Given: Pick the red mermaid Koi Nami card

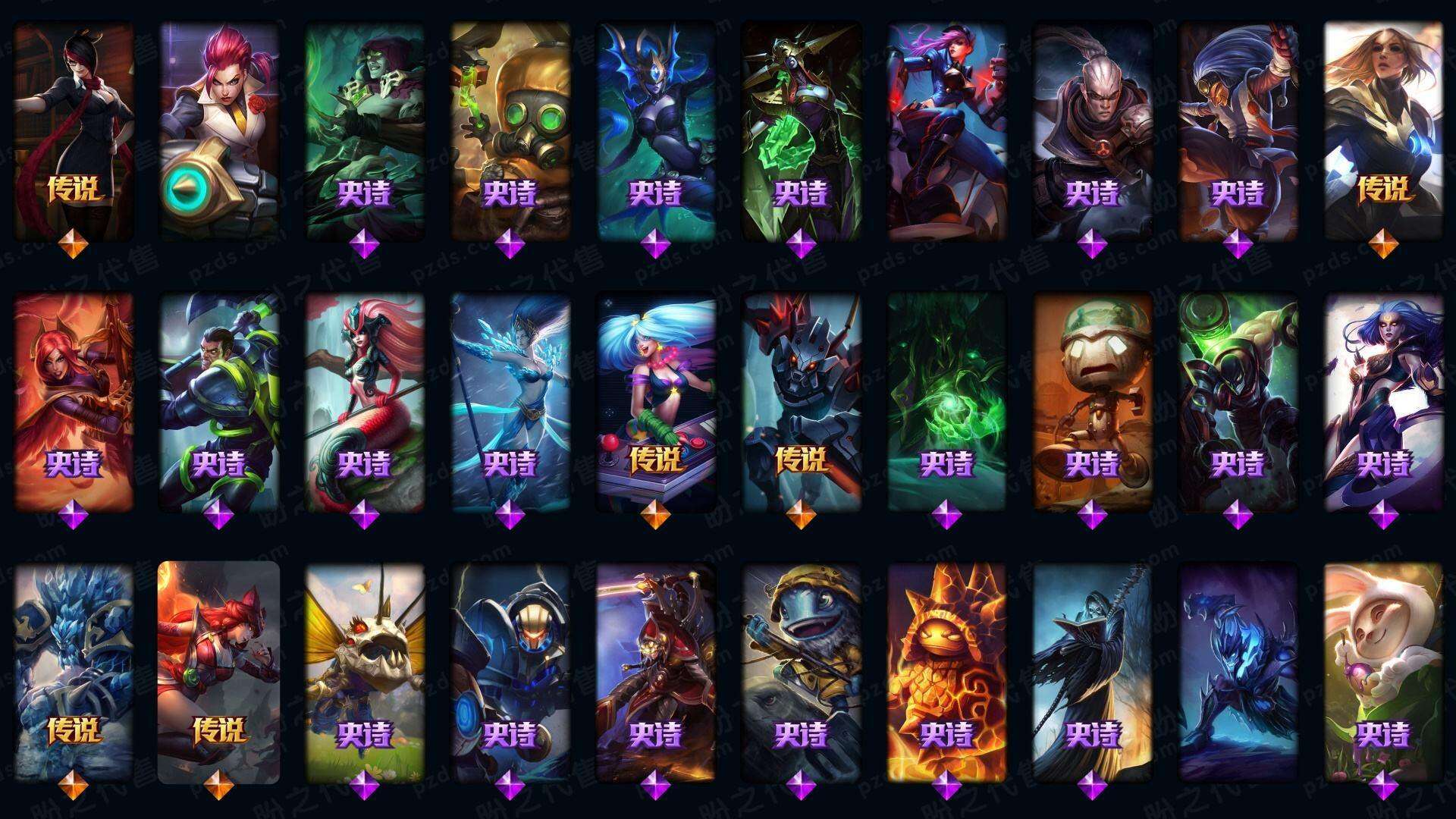Looking at the screenshot, I should point(365,402).
